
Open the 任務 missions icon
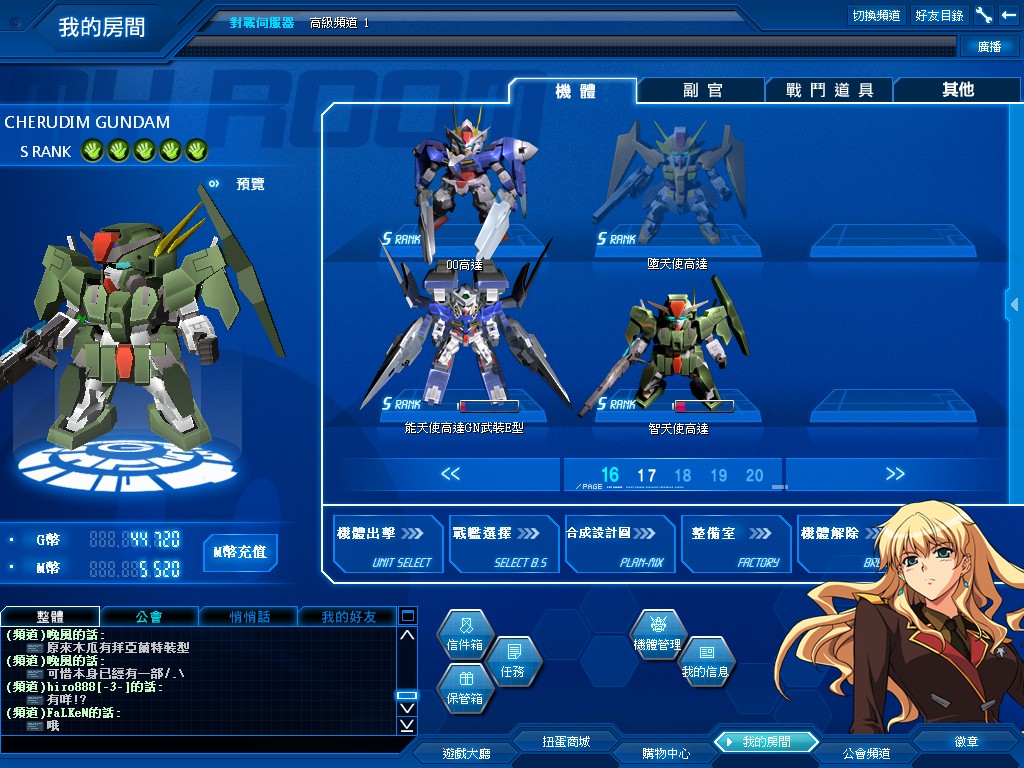click(x=513, y=660)
